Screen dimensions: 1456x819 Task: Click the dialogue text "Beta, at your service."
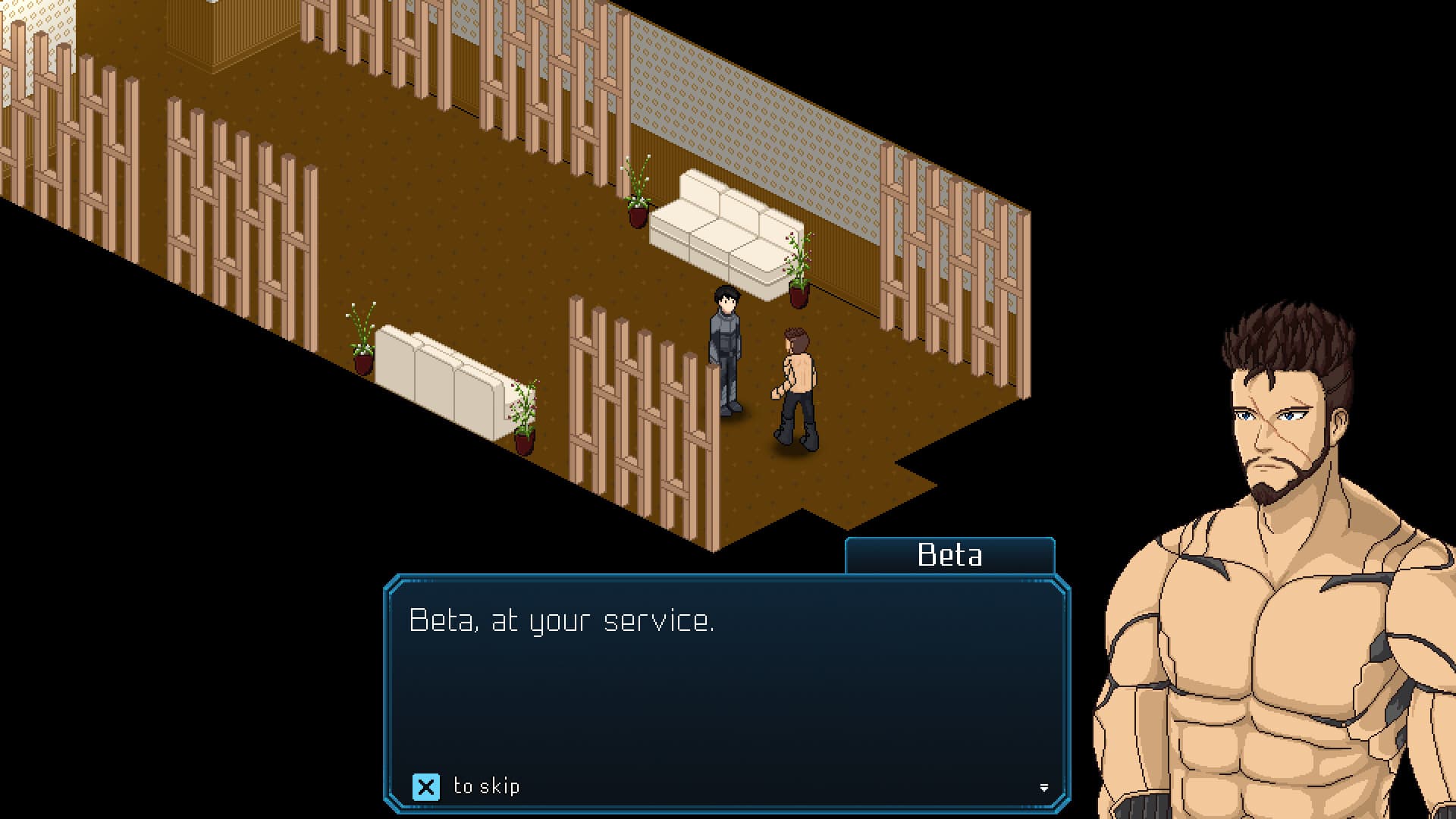(563, 620)
